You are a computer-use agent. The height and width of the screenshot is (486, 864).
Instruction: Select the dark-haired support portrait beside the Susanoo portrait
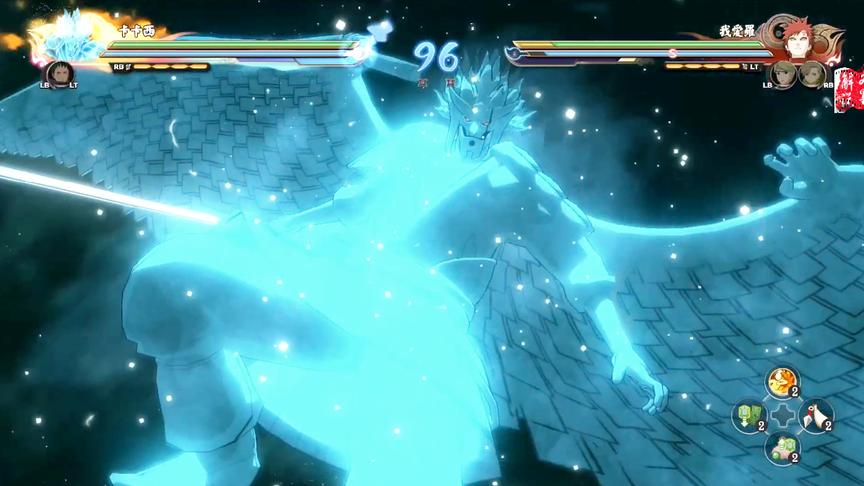pyautogui.click(x=59, y=74)
